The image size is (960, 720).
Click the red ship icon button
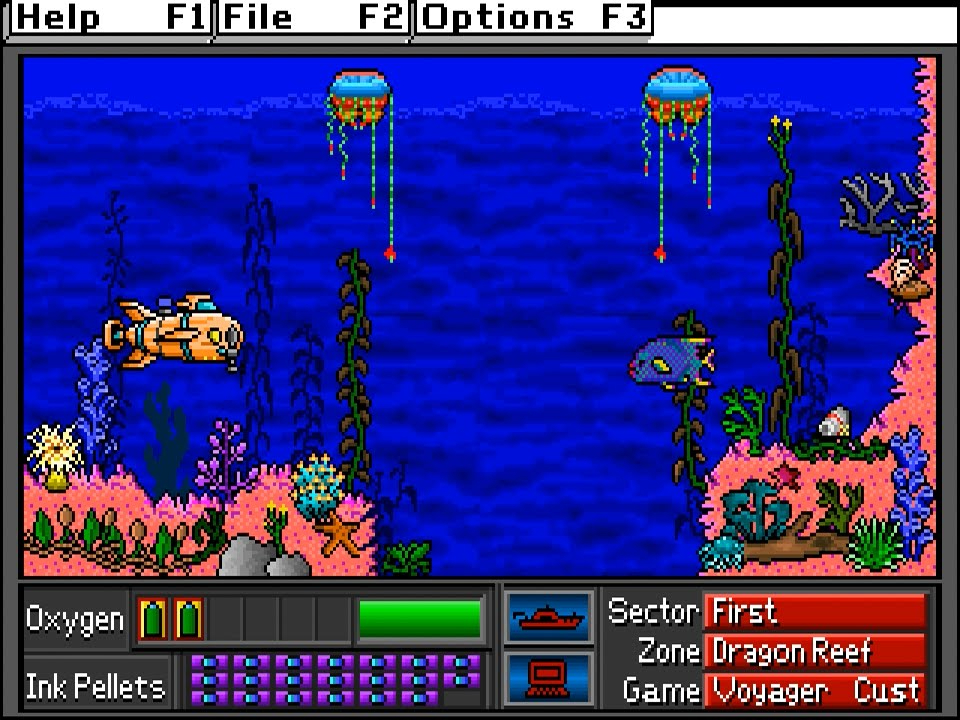[549, 618]
